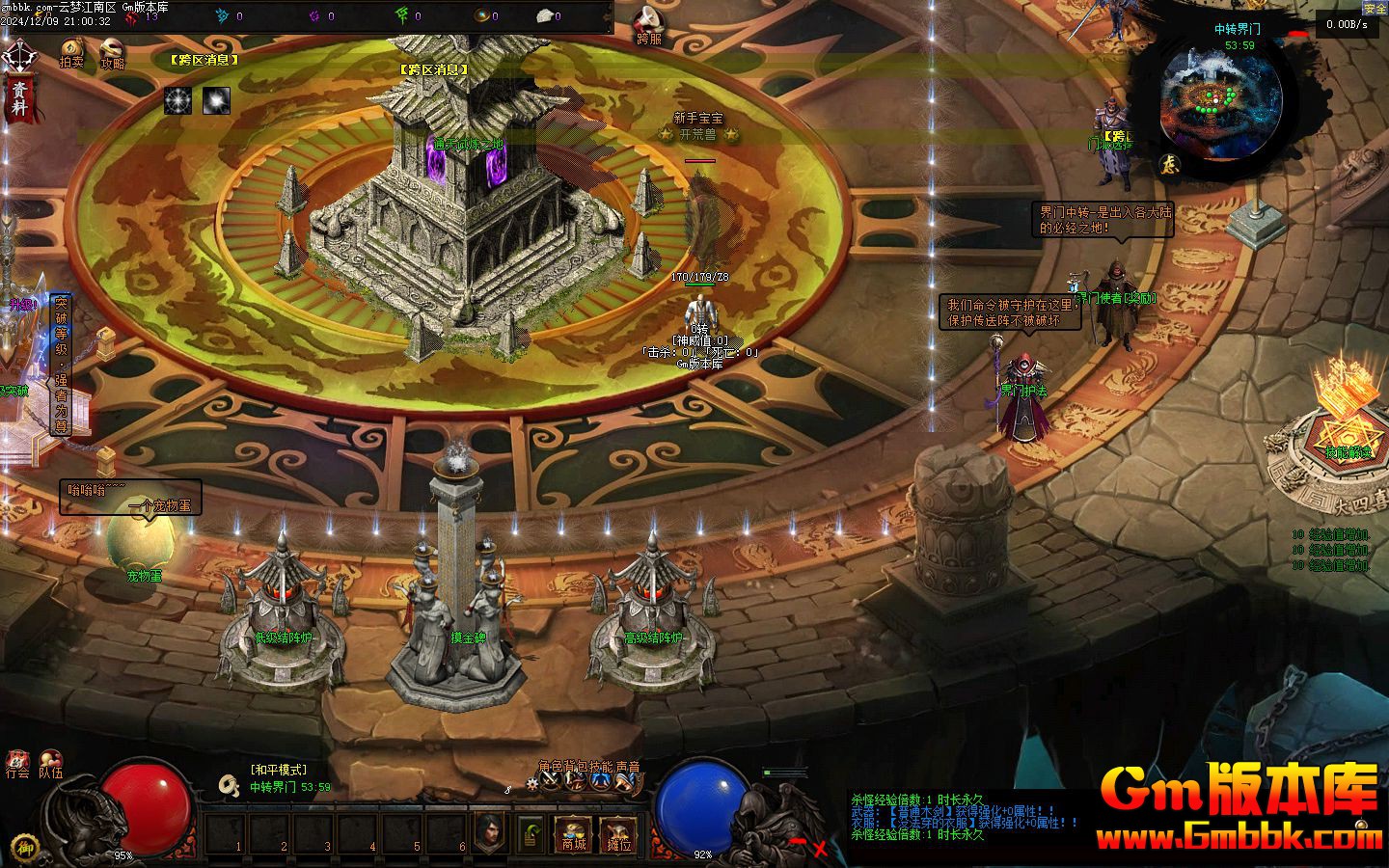Open the 行会 guild panel
The image size is (1389, 868).
point(17,764)
